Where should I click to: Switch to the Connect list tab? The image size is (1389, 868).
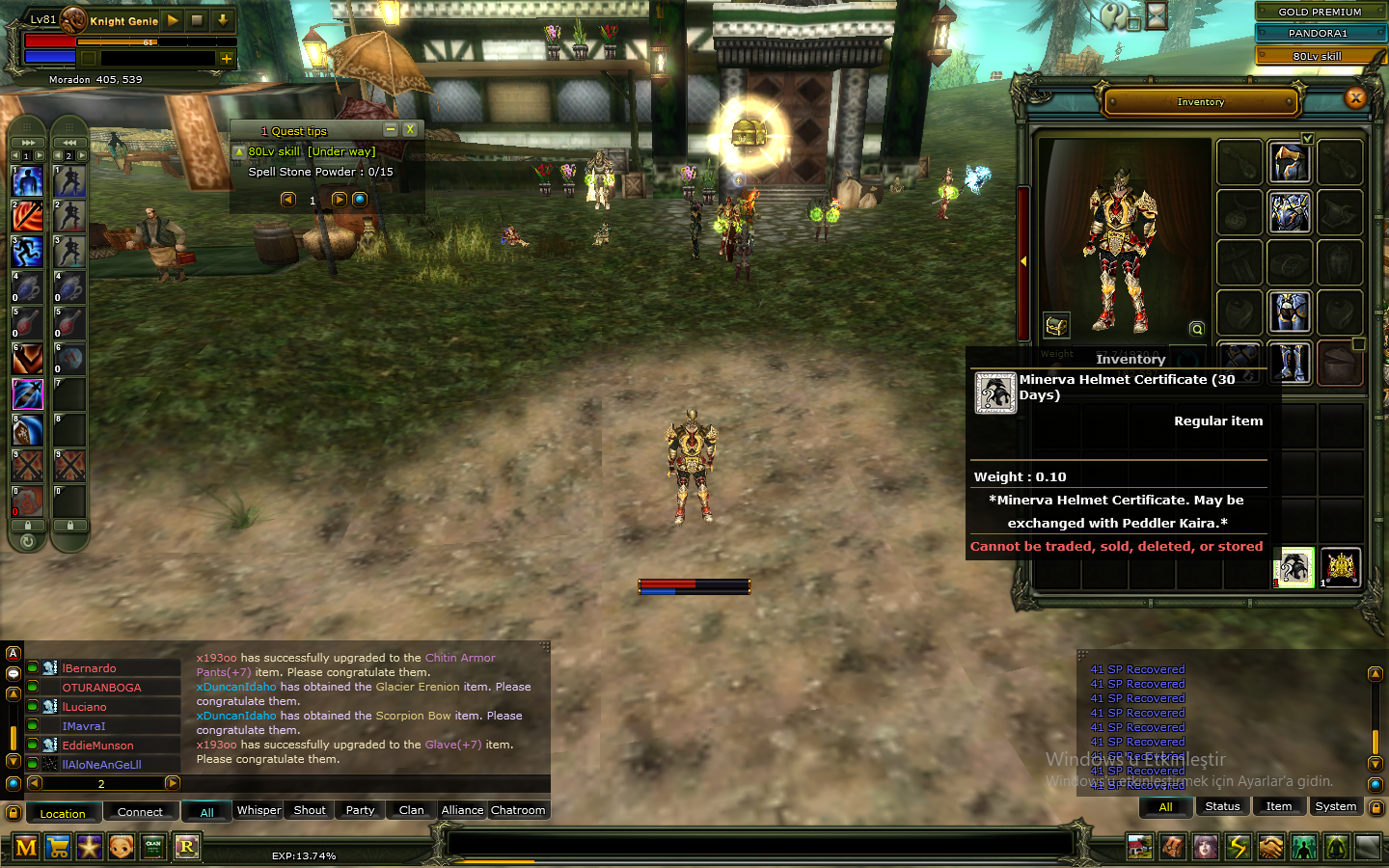pyautogui.click(x=140, y=812)
